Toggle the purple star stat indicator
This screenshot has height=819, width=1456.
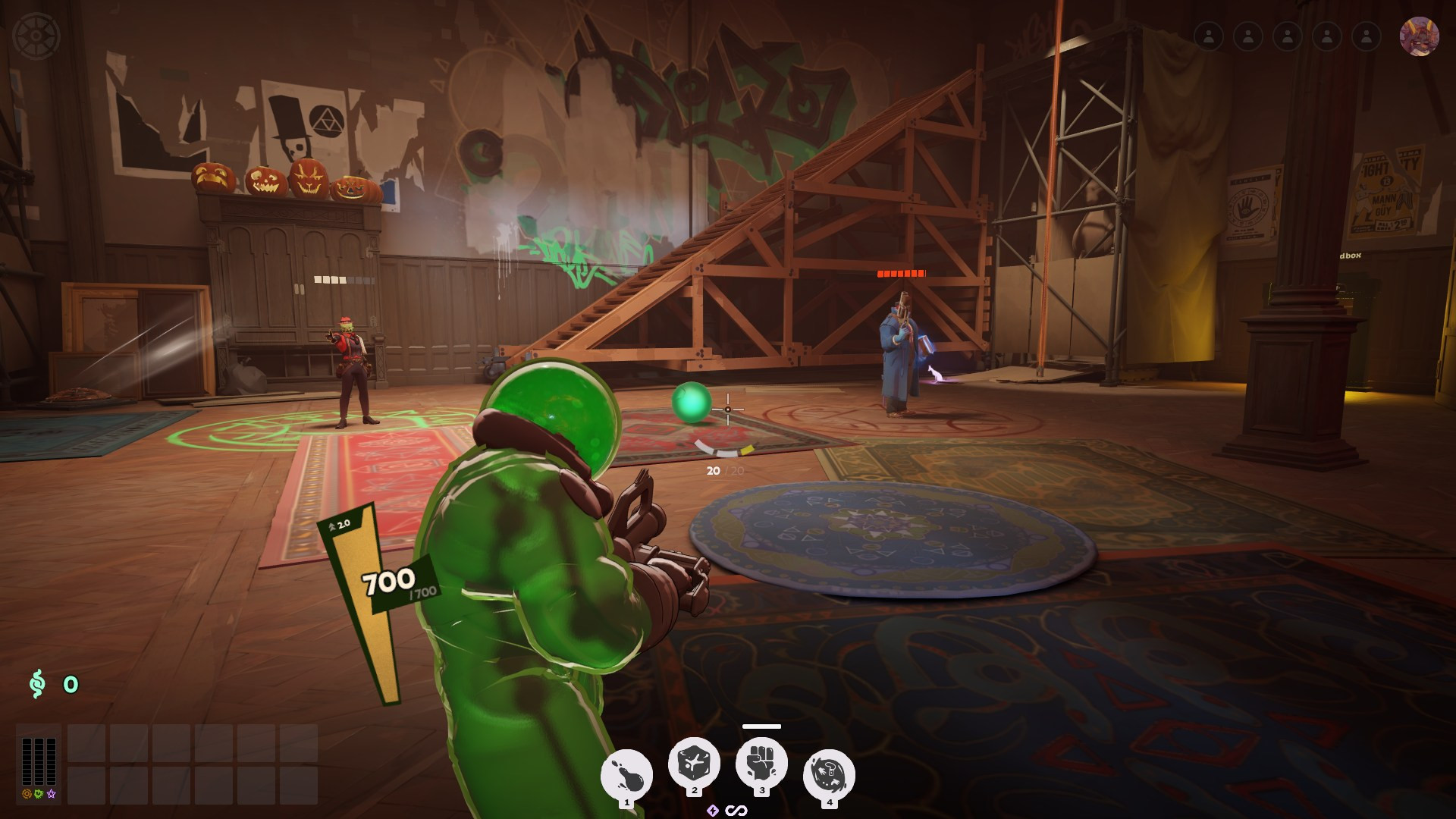click(x=49, y=794)
